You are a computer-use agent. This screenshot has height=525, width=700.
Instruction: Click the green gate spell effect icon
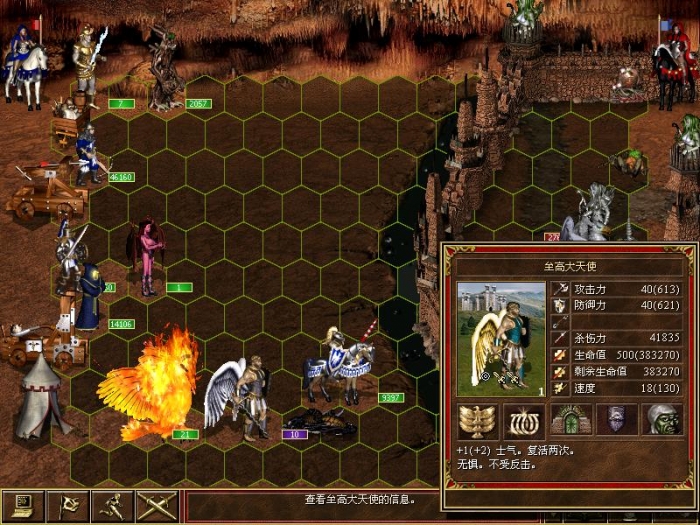[x=570, y=420]
